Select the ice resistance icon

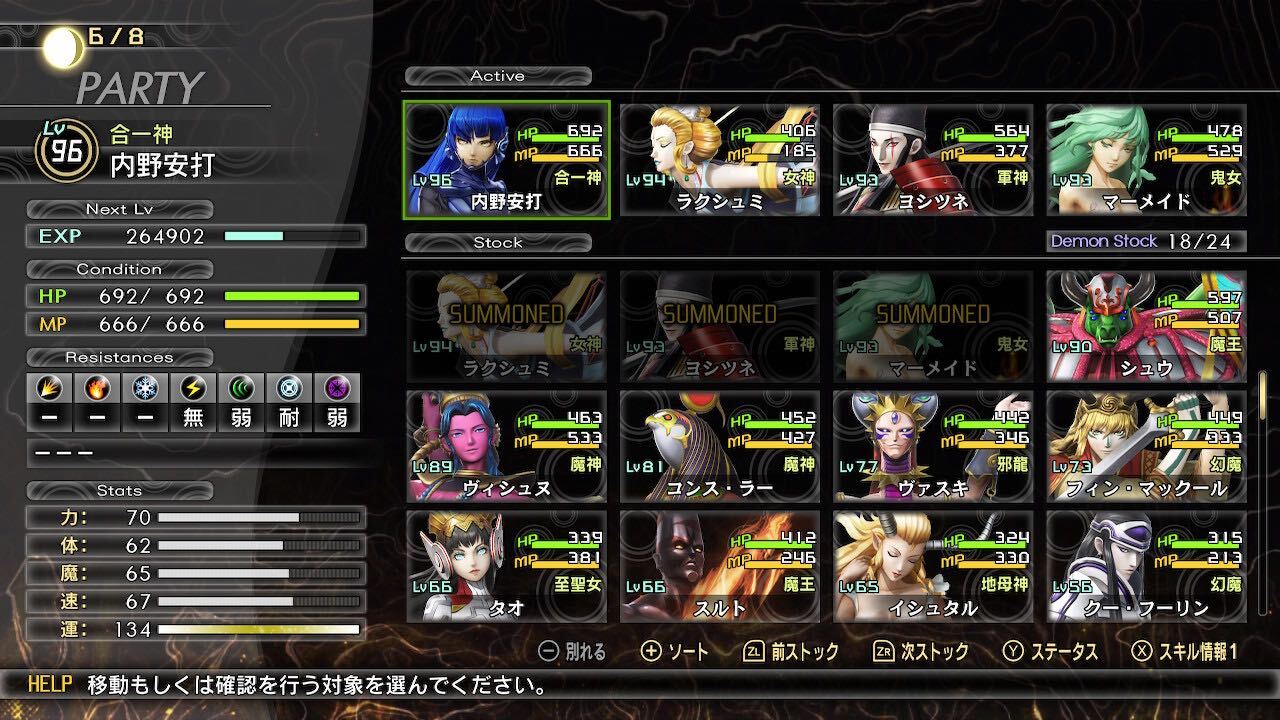144,385
